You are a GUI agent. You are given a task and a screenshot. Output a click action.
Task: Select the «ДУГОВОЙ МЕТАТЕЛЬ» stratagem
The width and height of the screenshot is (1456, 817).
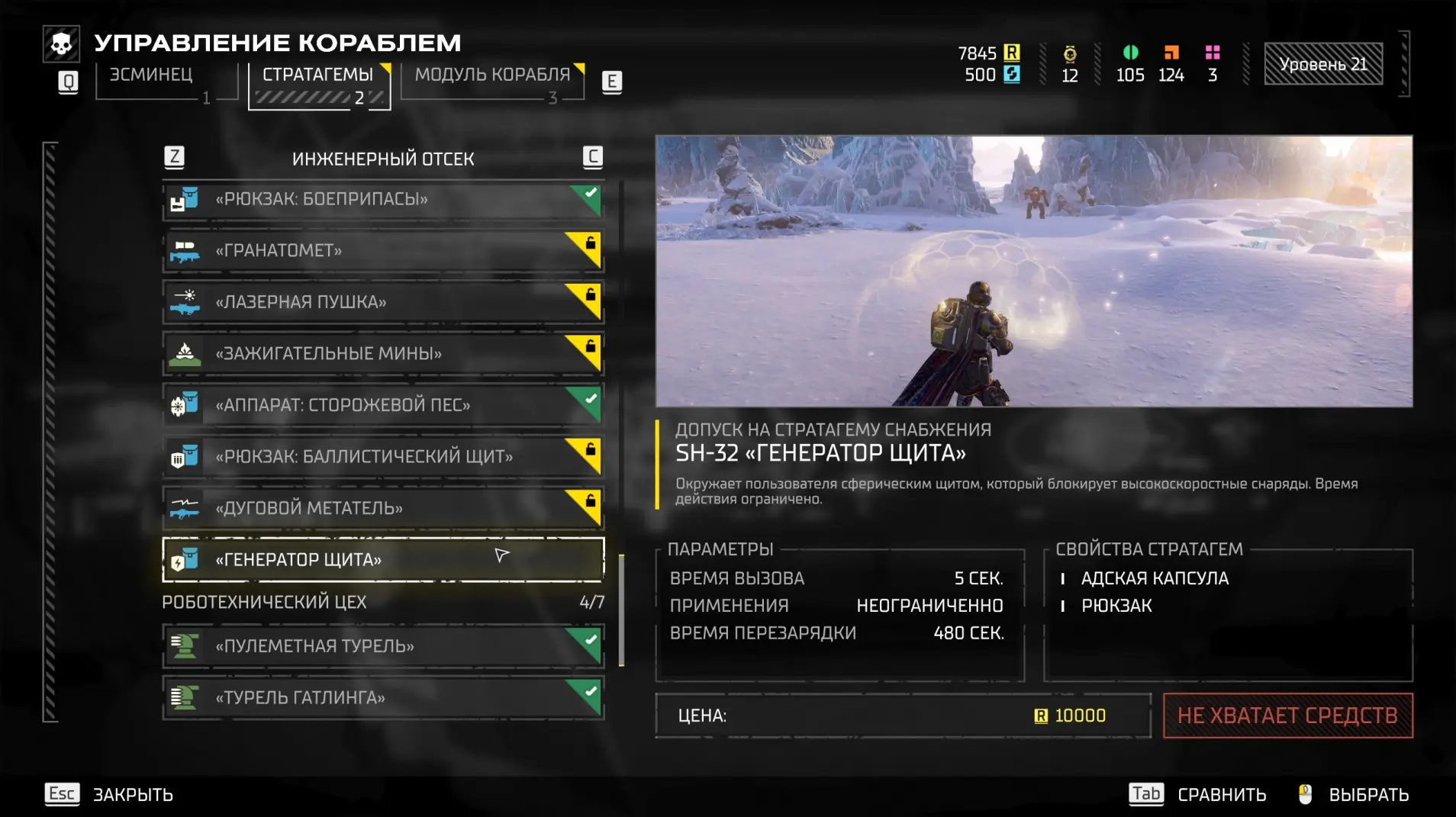tap(382, 508)
